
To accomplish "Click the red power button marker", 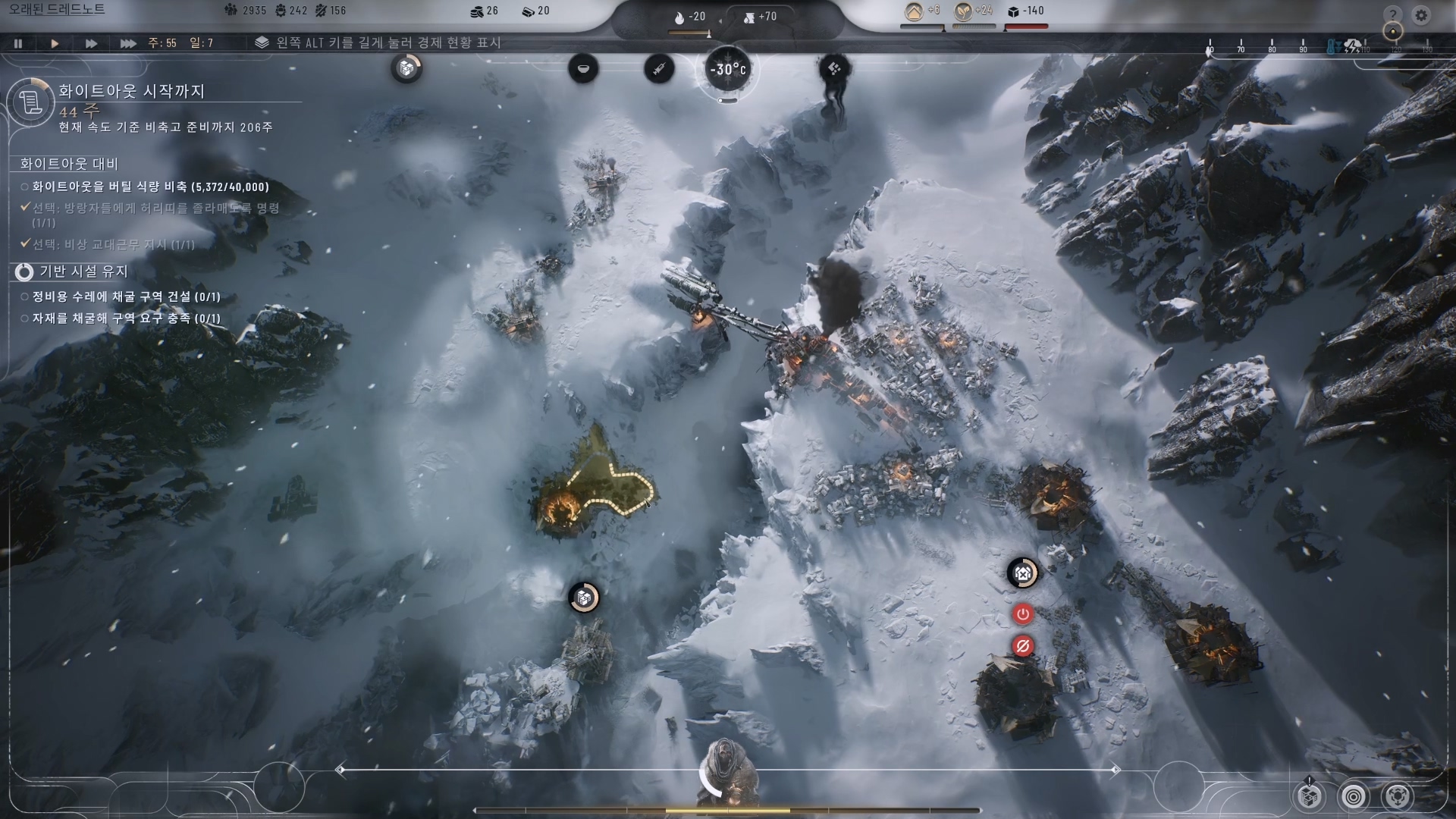I will click(1022, 614).
